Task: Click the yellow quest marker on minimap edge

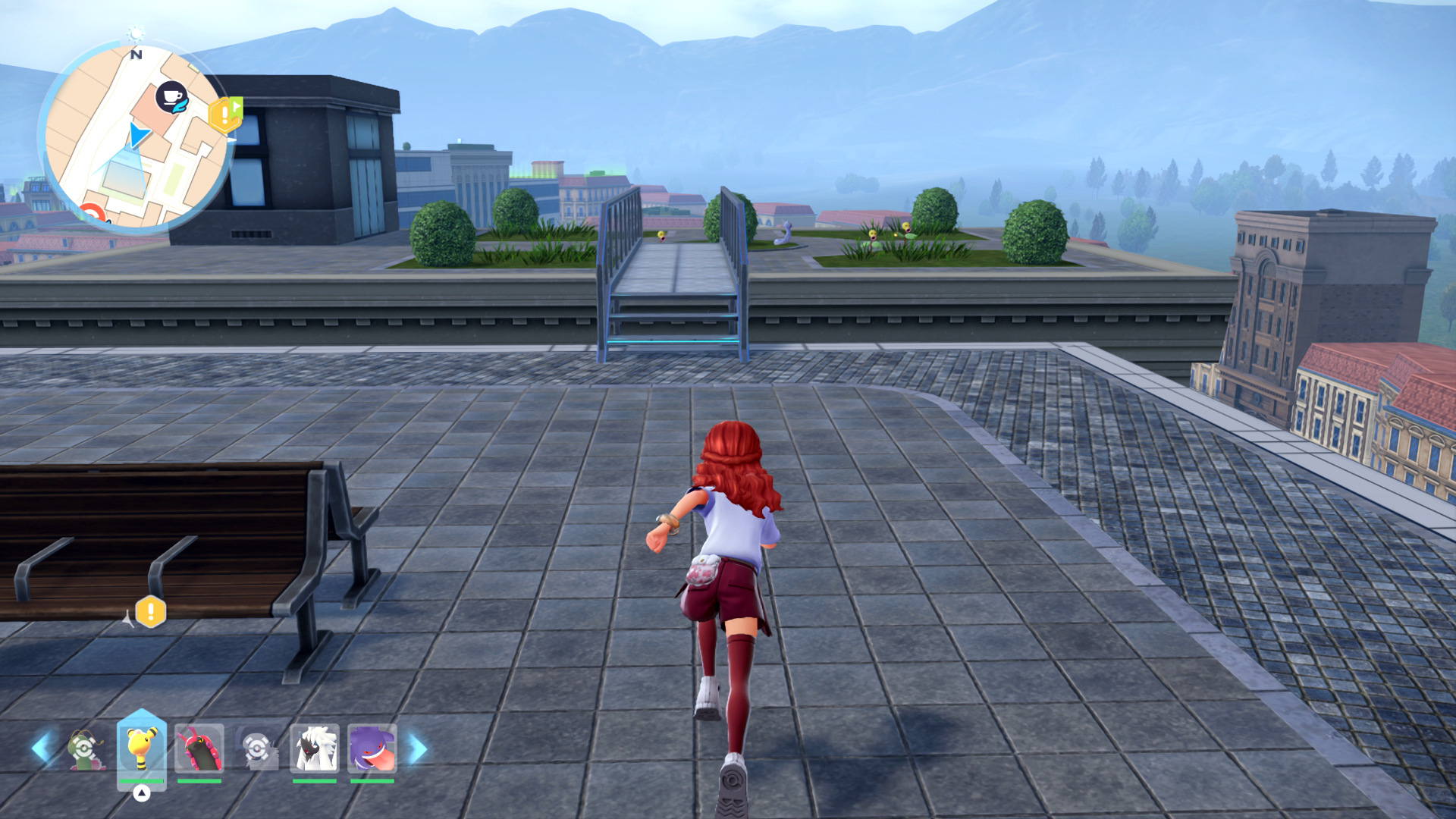Action: 225,115
